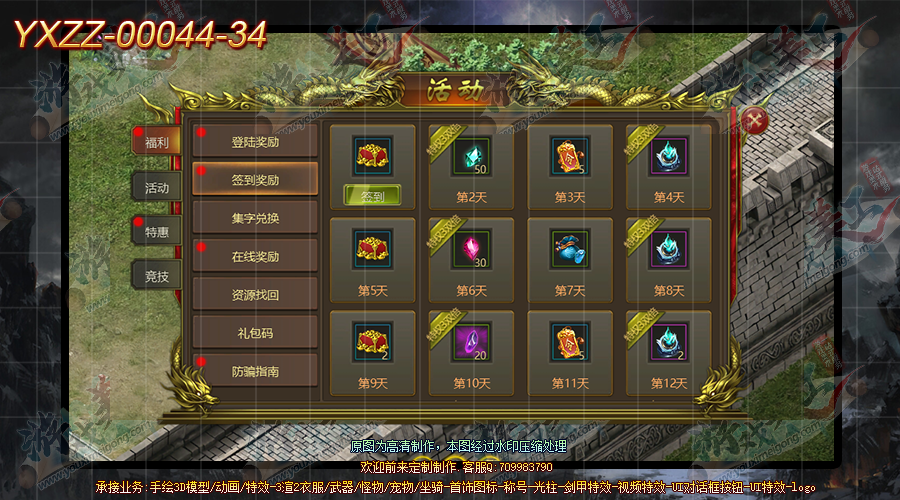
Task: Switch to the 福利 tab
Action: pyautogui.click(x=157, y=142)
